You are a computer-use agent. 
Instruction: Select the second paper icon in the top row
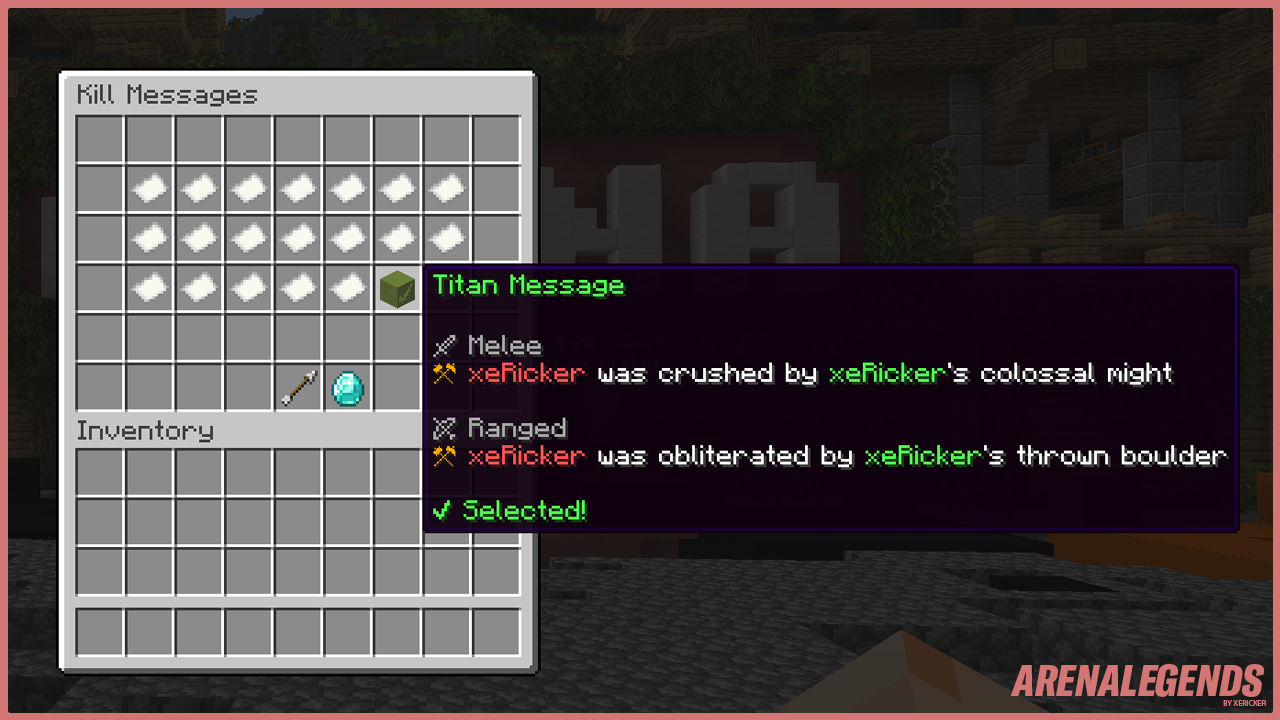coord(199,187)
